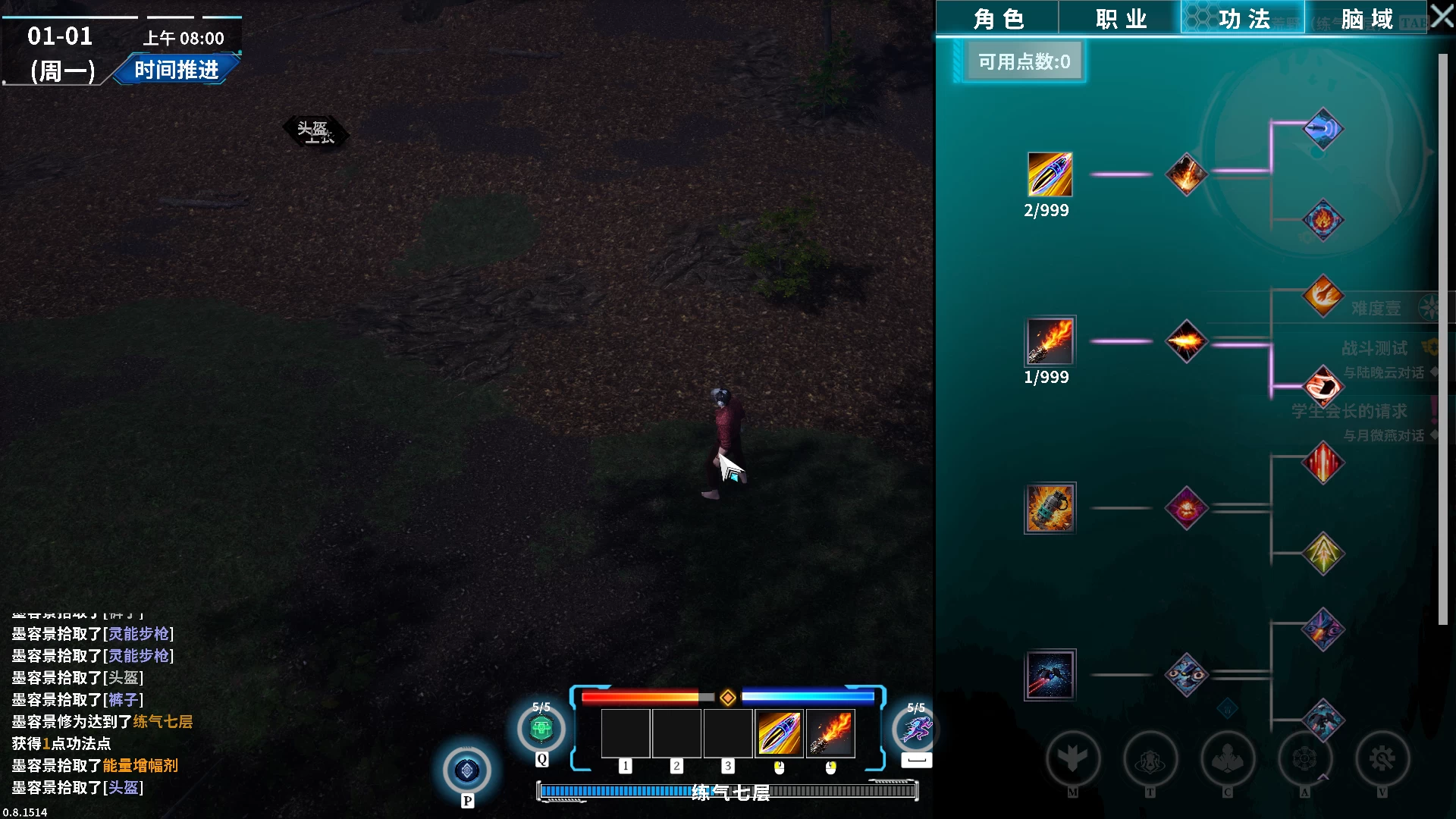Screen dimensions: 1456x819
Task: Pick the fire explosion node beside bullet skill
Action: pyautogui.click(x=1186, y=174)
